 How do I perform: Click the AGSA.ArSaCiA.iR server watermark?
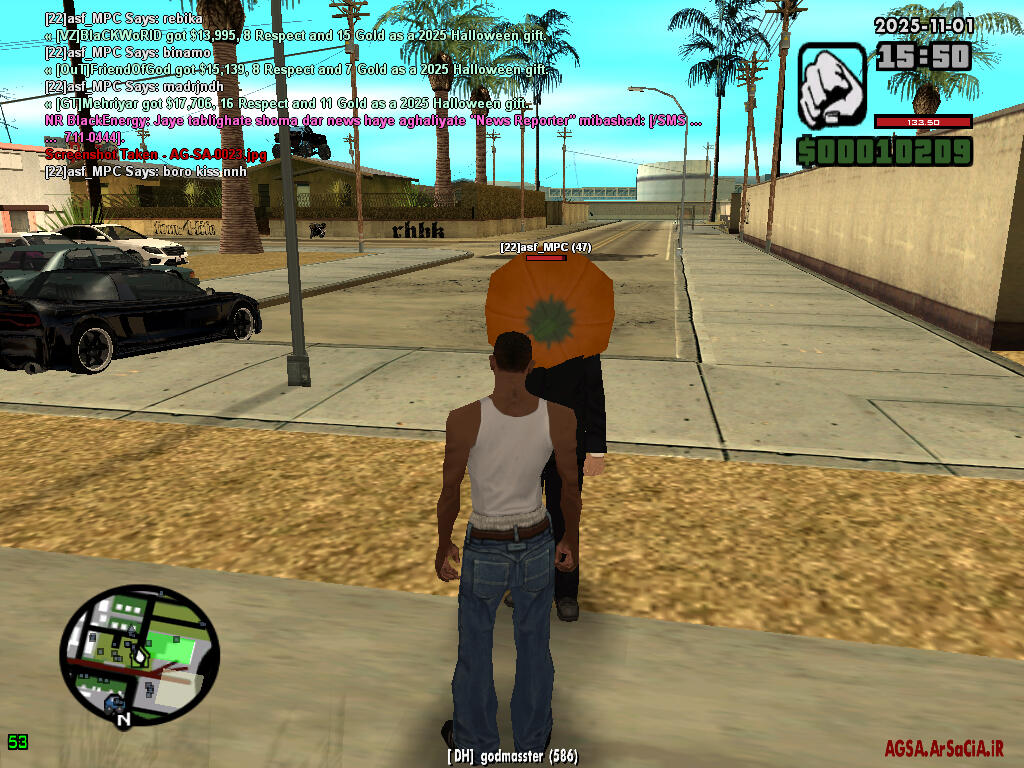943,748
